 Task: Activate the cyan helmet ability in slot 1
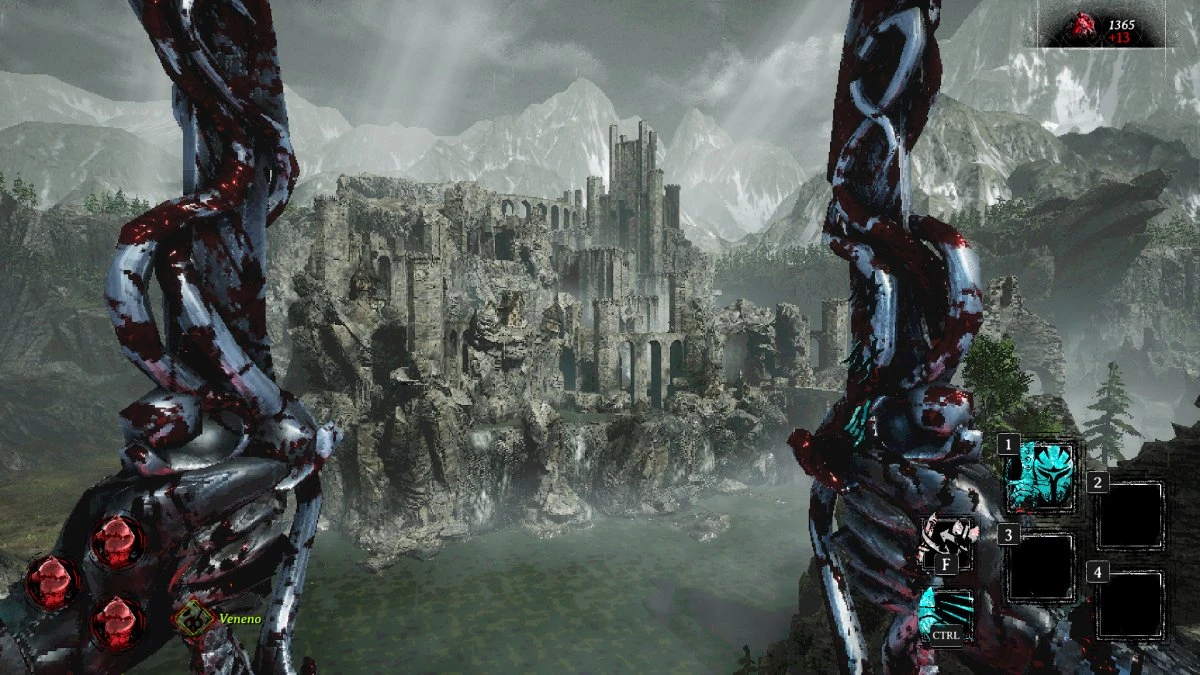click(x=1041, y=477)
